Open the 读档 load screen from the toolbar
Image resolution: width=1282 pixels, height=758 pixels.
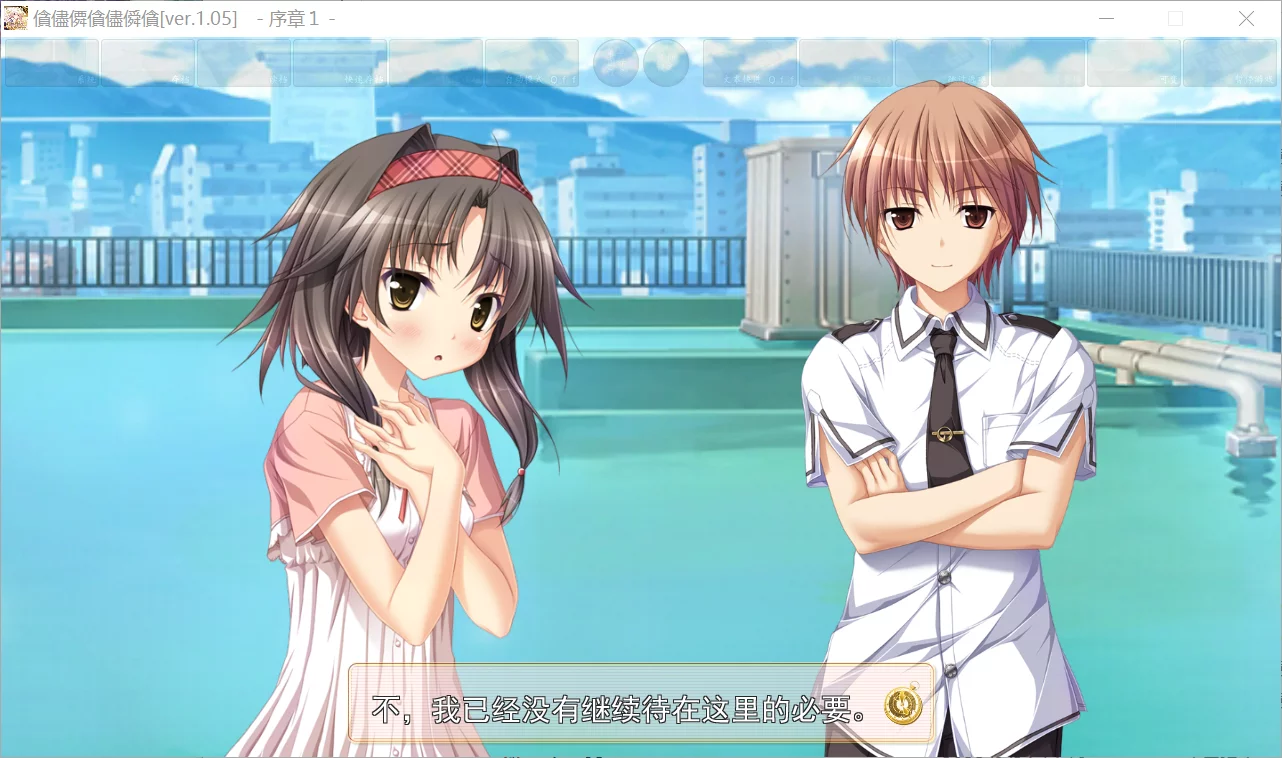click(x=243, y=63)
